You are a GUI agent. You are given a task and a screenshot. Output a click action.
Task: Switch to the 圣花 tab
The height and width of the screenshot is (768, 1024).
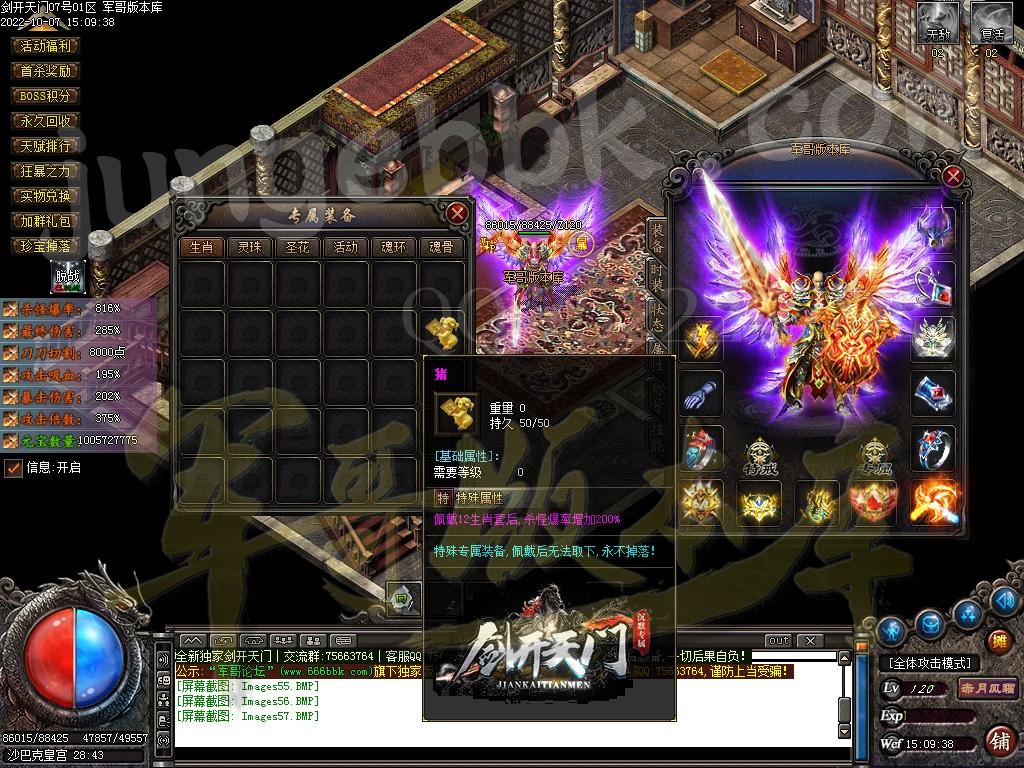[x=297, y=247]
